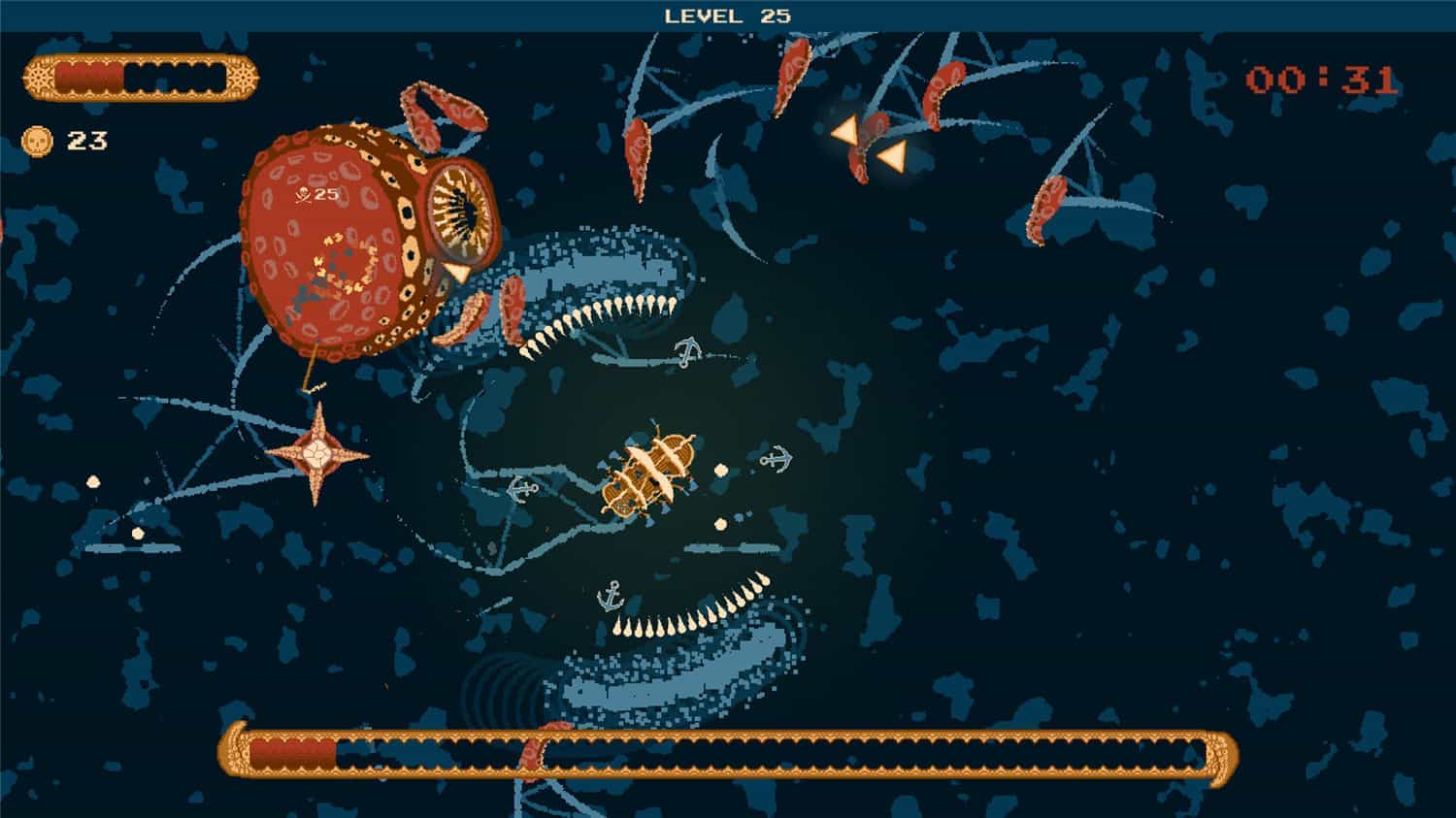The width and height of the screenshot is (1456, 818).
Task: Click the anchor icon above the ship
Action: pyautogui.click(x=687, y=351)
